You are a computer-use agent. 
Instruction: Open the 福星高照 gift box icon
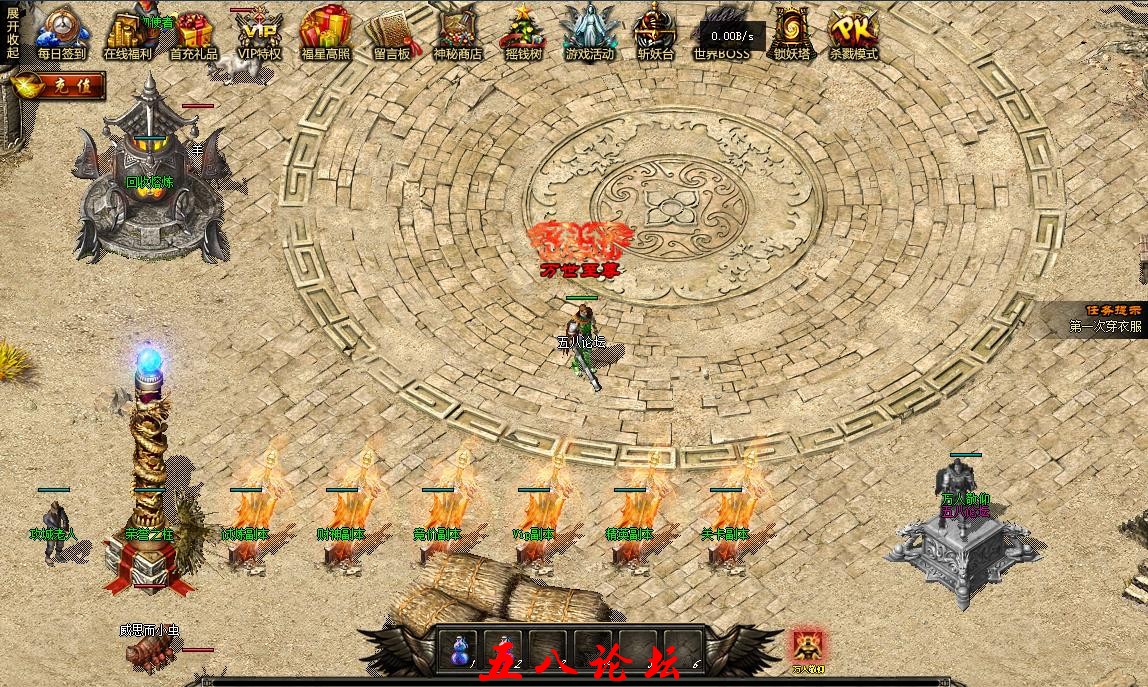[x=324, y=32]
